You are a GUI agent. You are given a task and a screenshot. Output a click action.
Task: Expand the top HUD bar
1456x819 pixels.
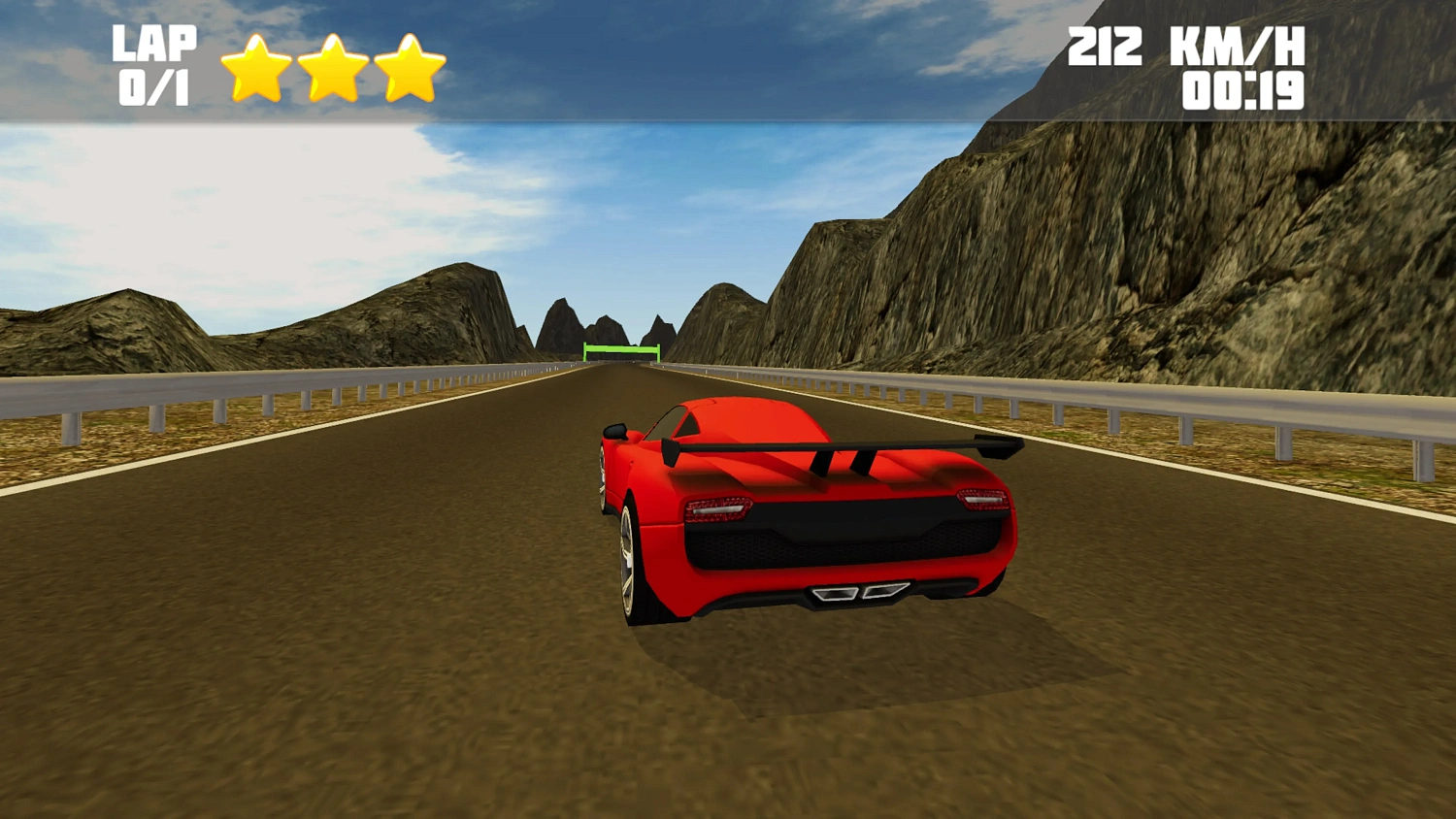coord(728,58)
